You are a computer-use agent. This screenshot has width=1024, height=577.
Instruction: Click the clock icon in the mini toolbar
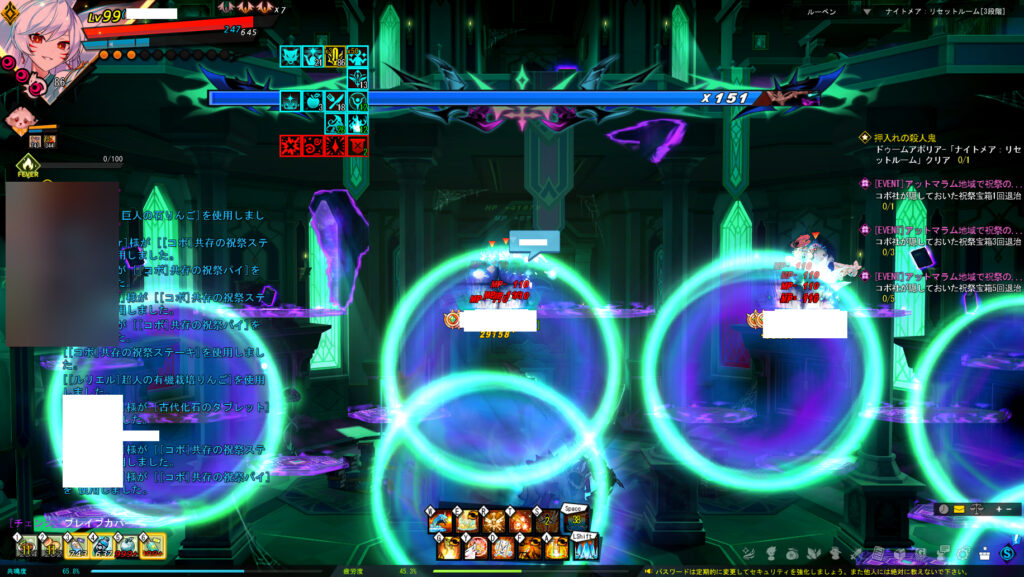943,509
